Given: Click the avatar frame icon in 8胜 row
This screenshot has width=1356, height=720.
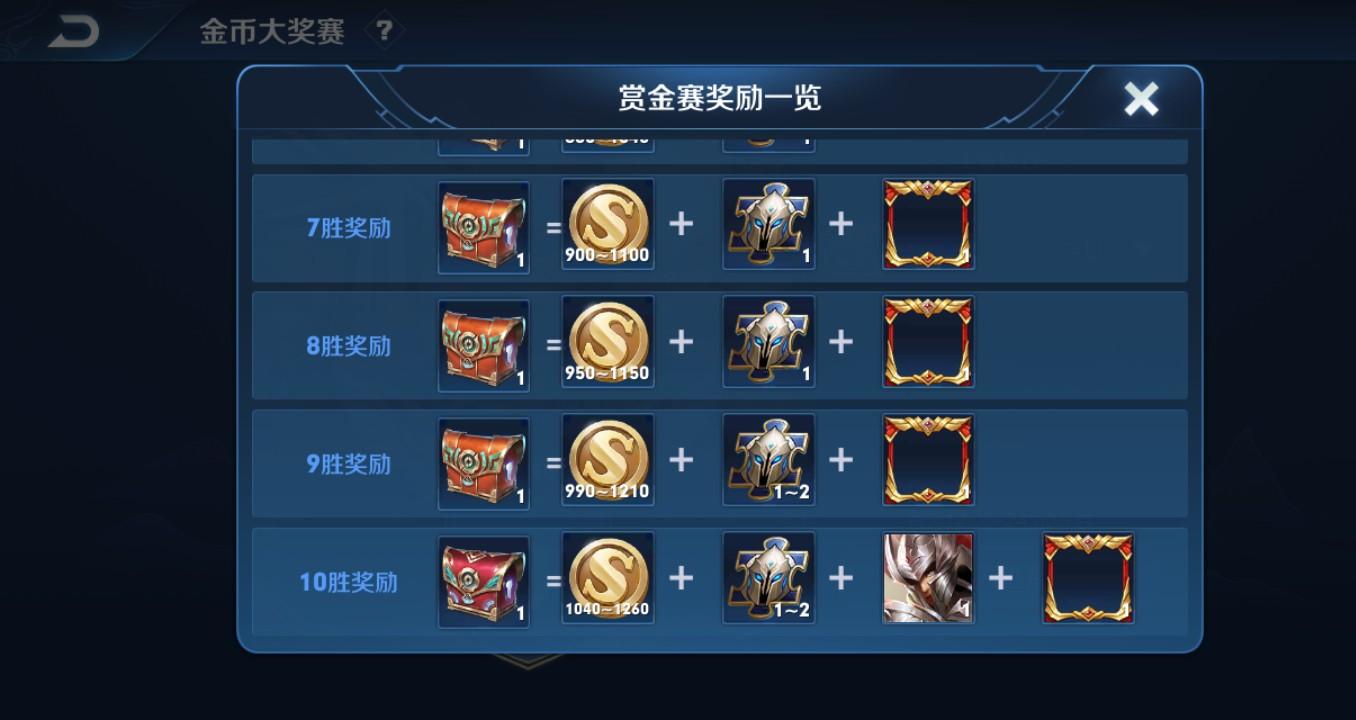Looking at the screenshot, I should [x=926, y=341].
